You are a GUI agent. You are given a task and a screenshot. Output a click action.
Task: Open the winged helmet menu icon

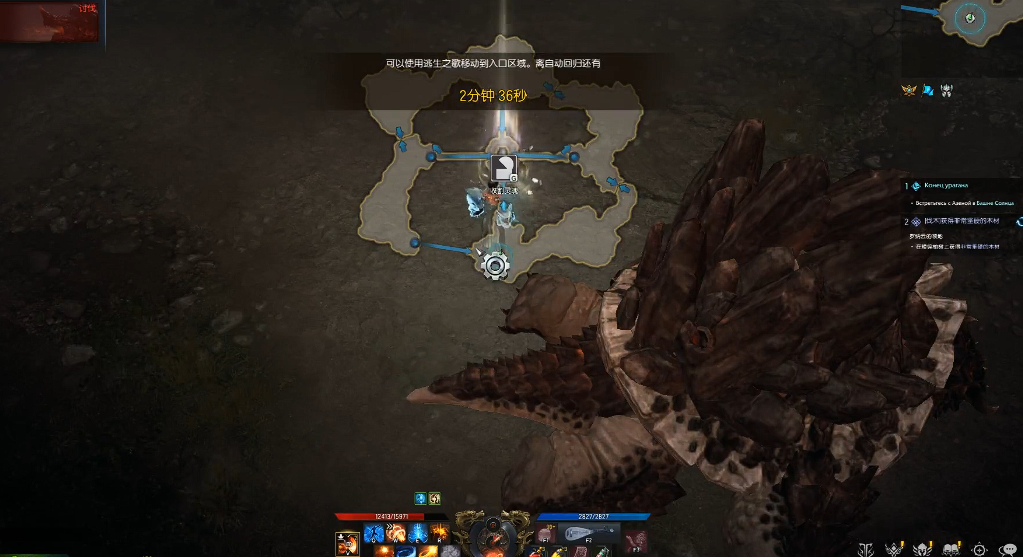click(924, 549)
